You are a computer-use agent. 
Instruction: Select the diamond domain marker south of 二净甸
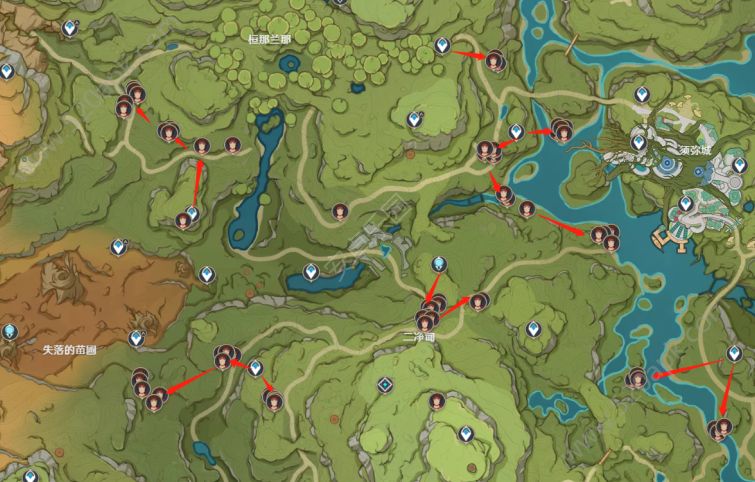click(384, 385)
